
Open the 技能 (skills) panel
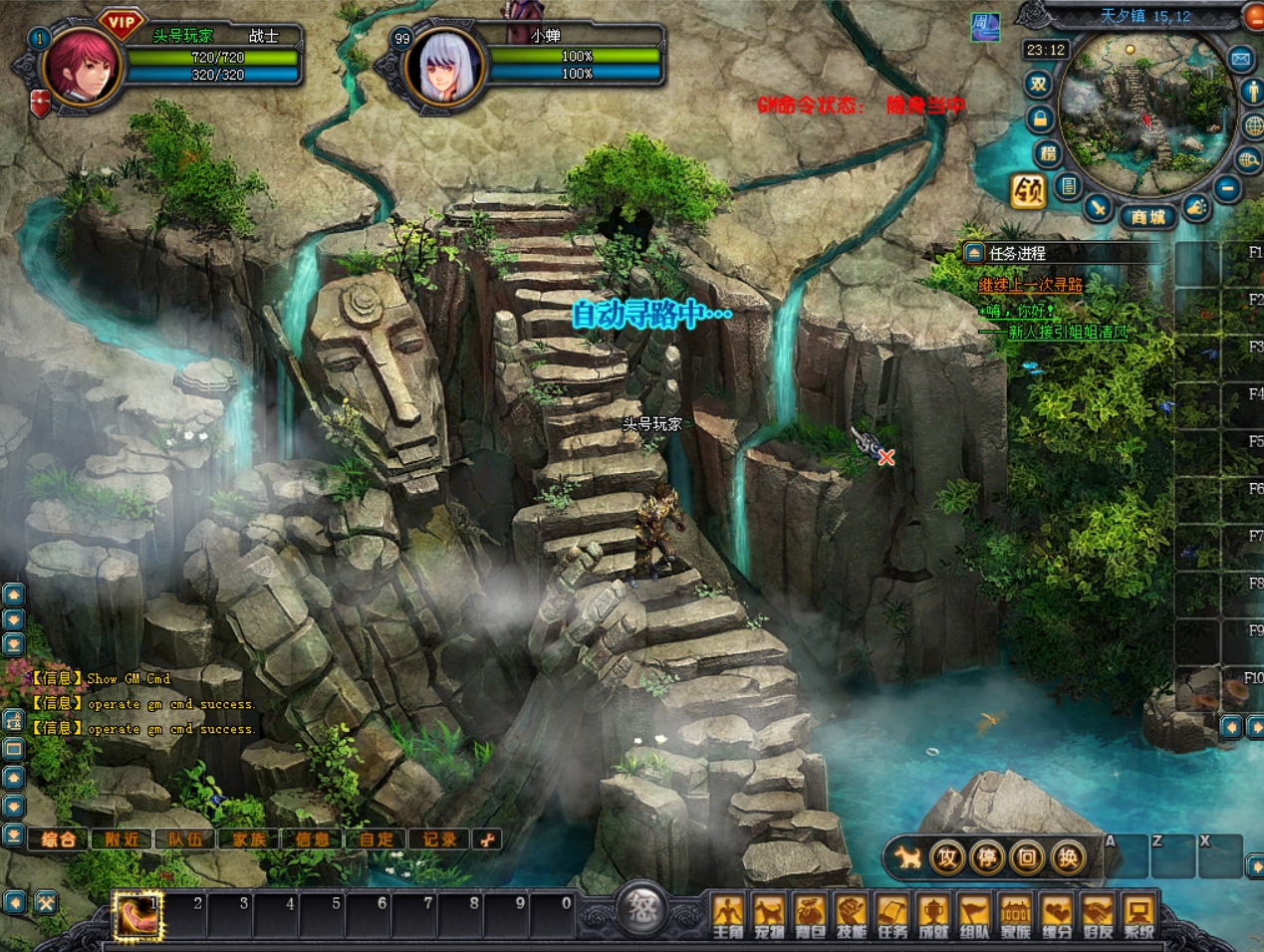(x=851, y=915)
